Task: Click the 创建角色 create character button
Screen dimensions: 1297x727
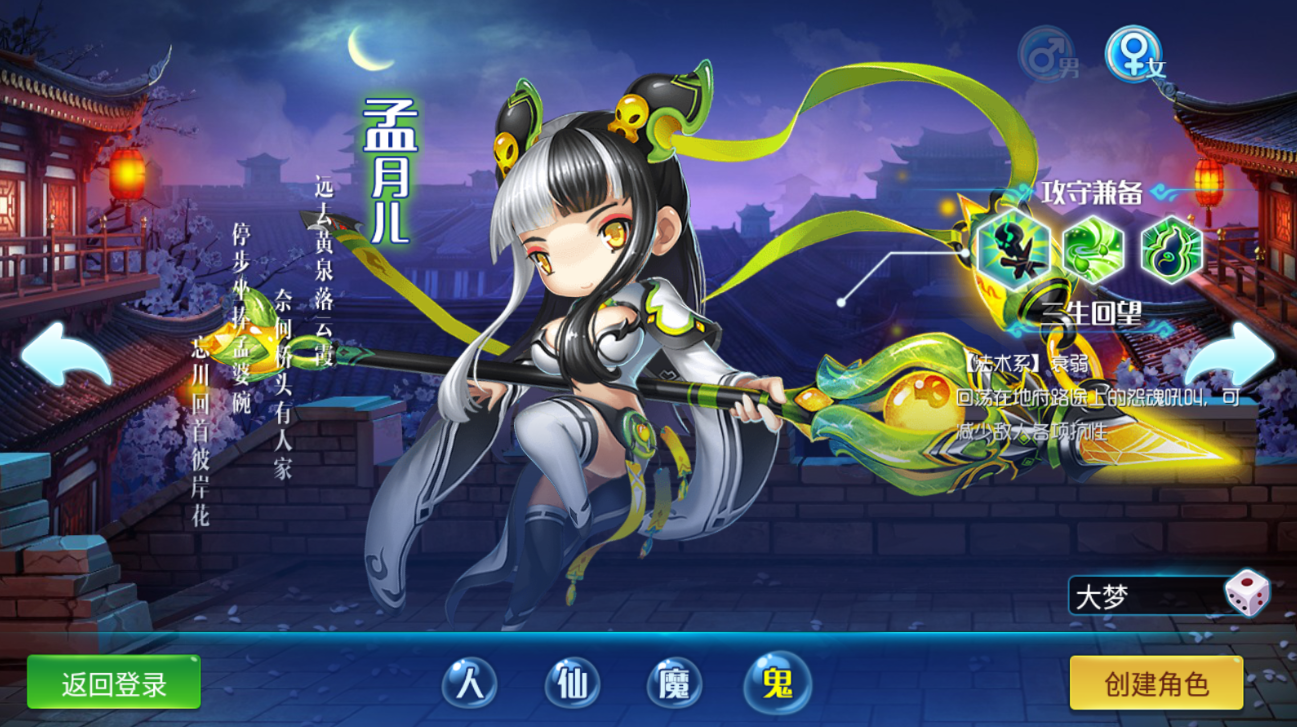Action: [1156, 684]
